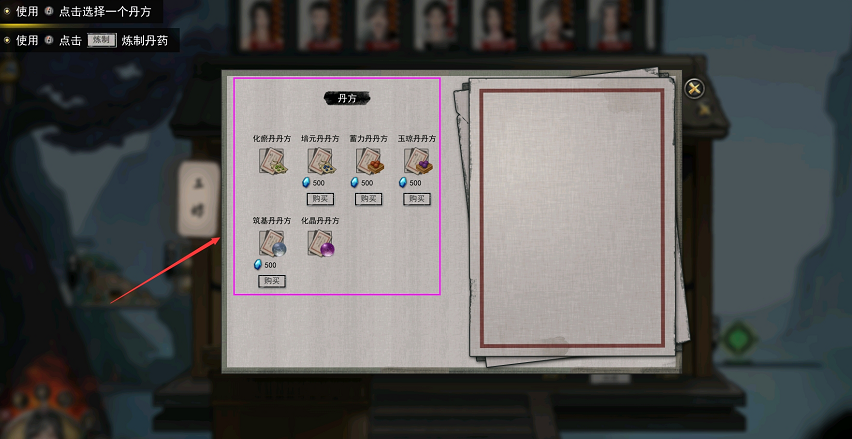Screen dimensions: 852x439
Task: Click 购买 under 玉琼丹丹方
Action: [416, 199]
